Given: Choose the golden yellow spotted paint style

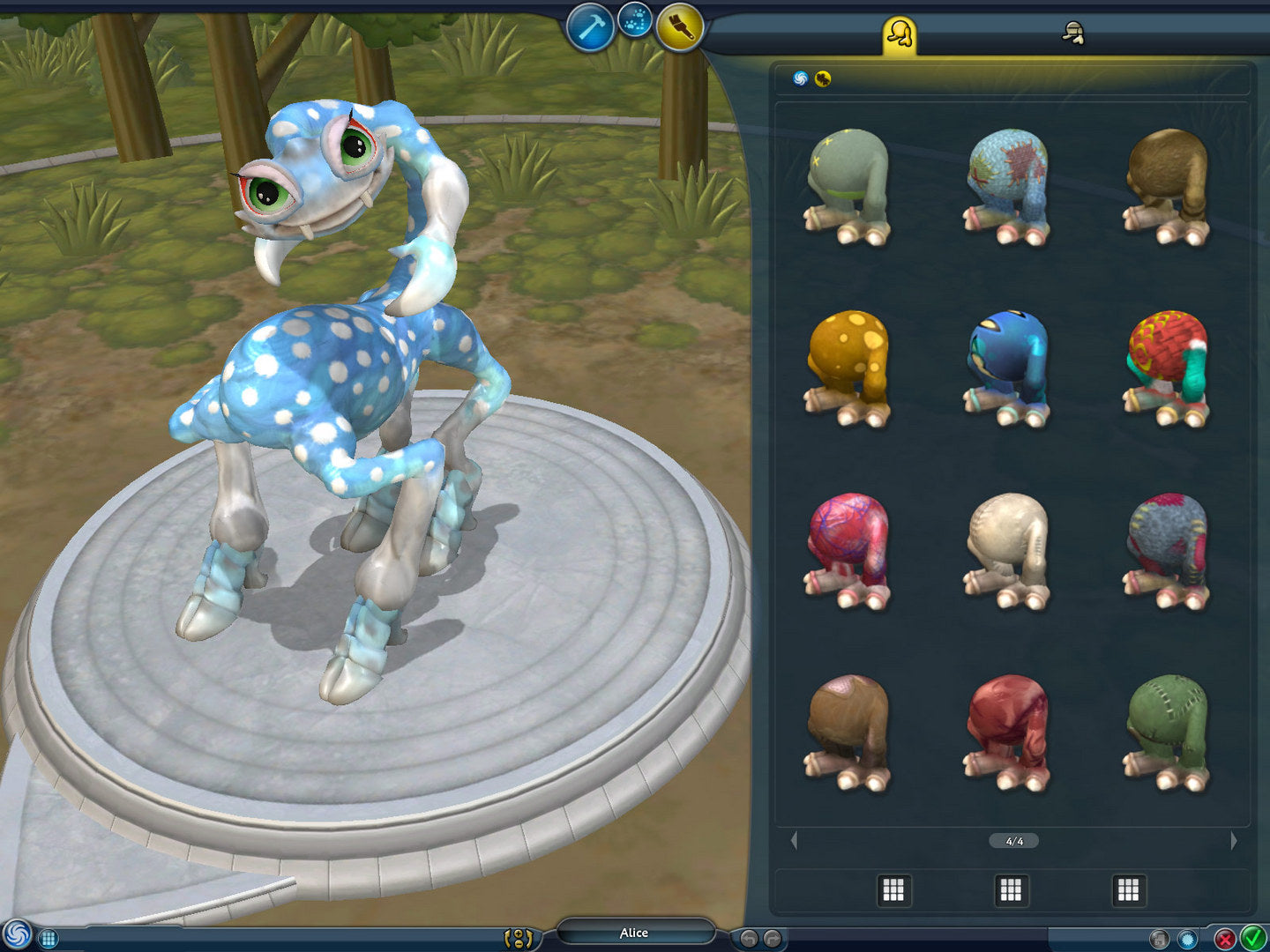Looking at the screenshot, I should (x=848, y=368).
